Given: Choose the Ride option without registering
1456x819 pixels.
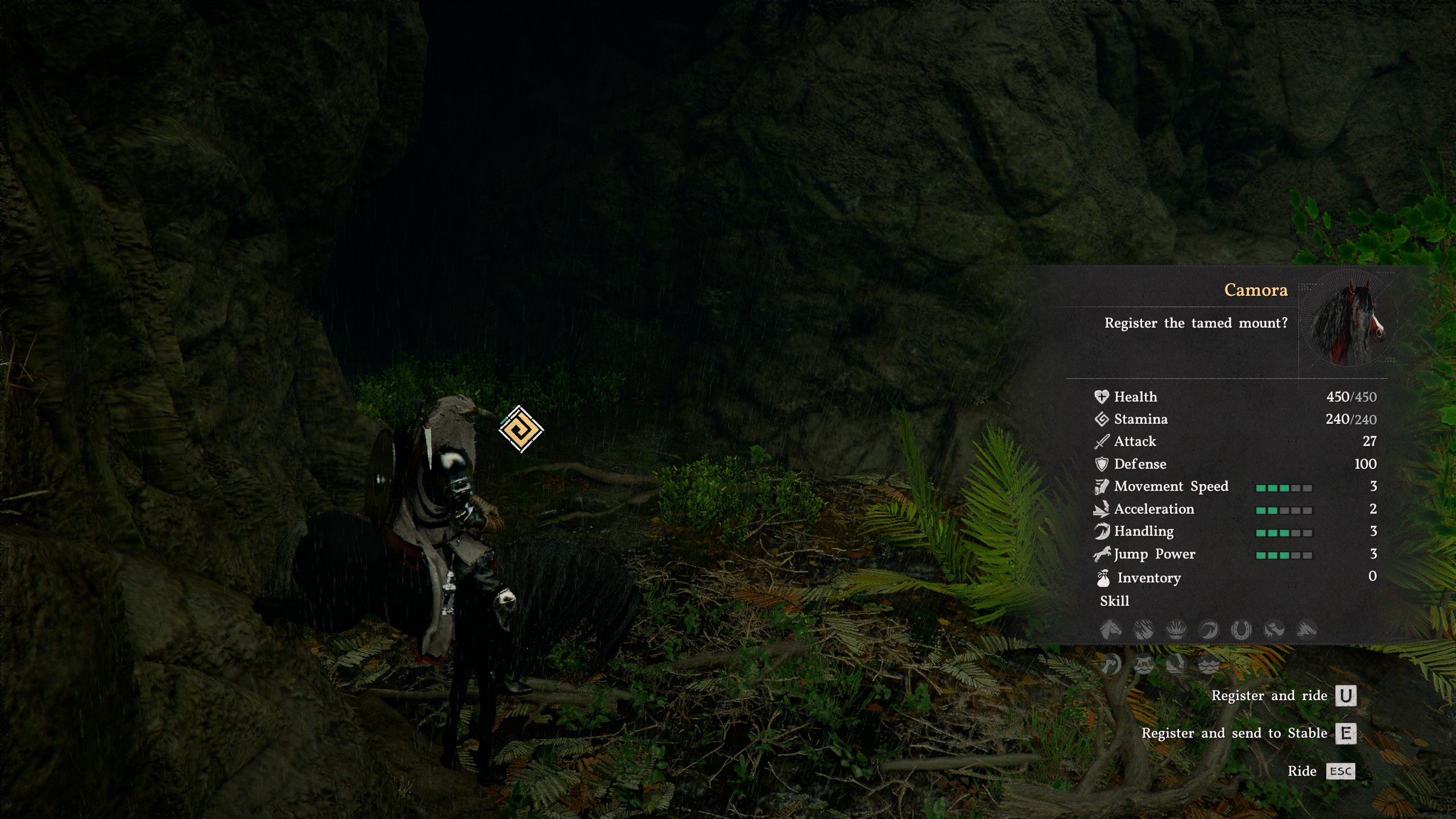Looking at the screenshot, I should coord(1340,771).
